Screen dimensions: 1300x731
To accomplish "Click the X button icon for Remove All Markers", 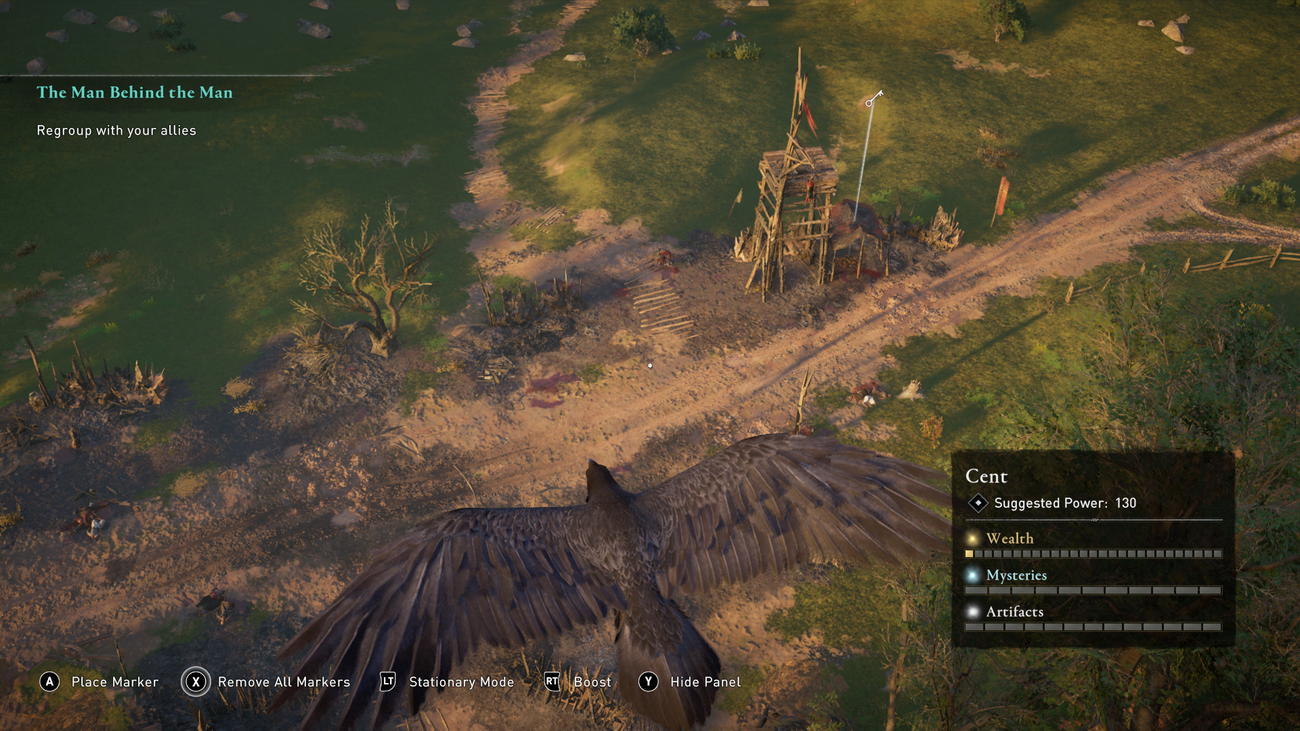I will tap(196, 681).
